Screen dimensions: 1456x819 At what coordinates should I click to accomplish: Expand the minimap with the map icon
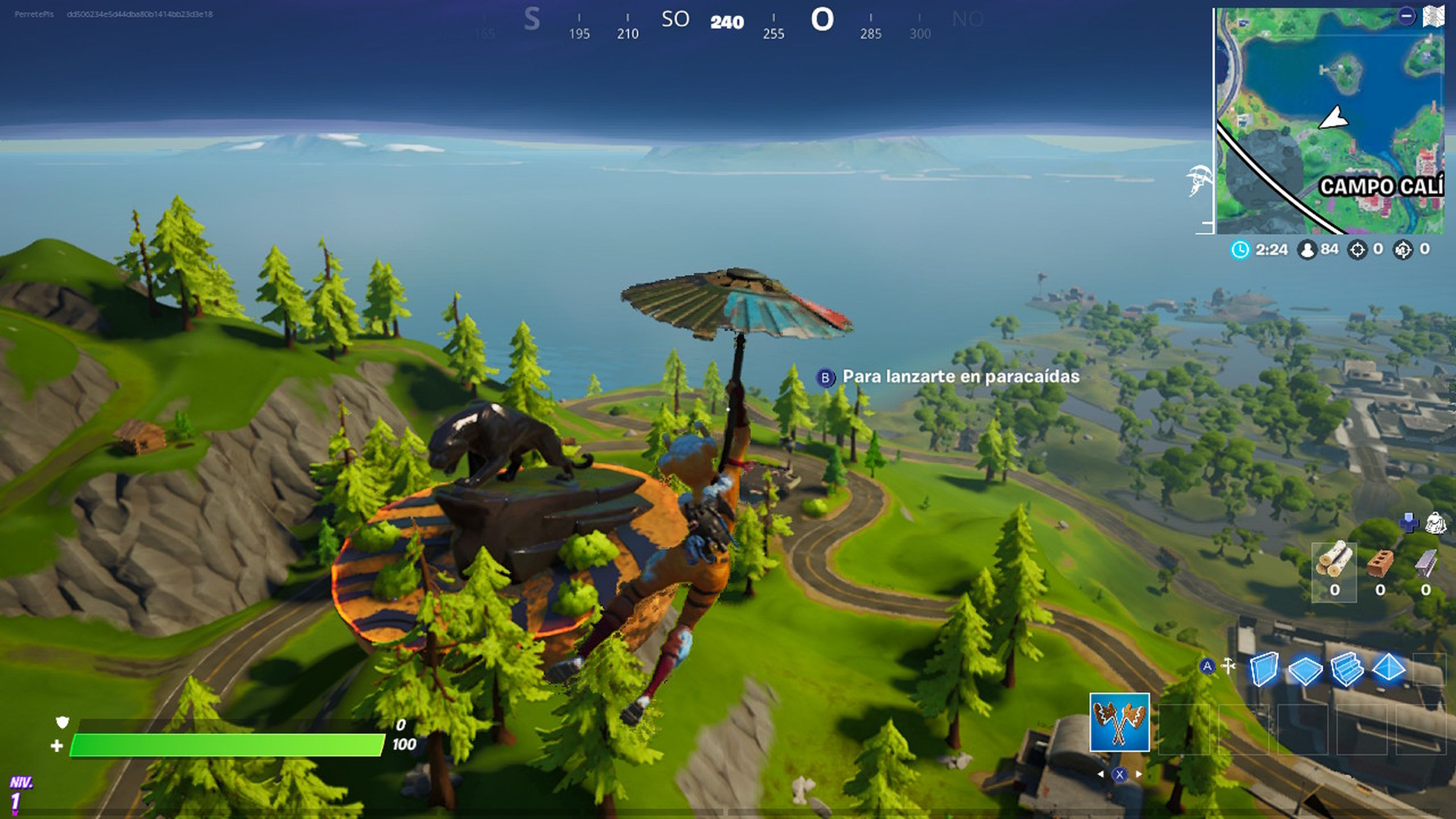(x=1433, y=16)
